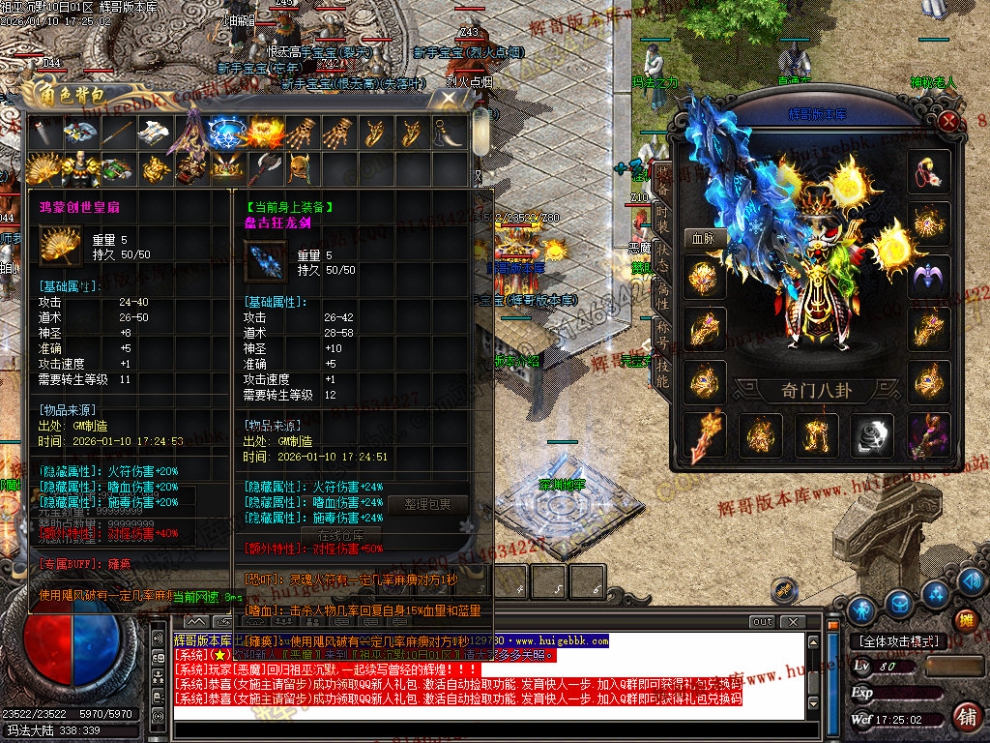Viewport: 990px width, 743px height.
Task: Select the white horn necklace item
Action: 445,132
